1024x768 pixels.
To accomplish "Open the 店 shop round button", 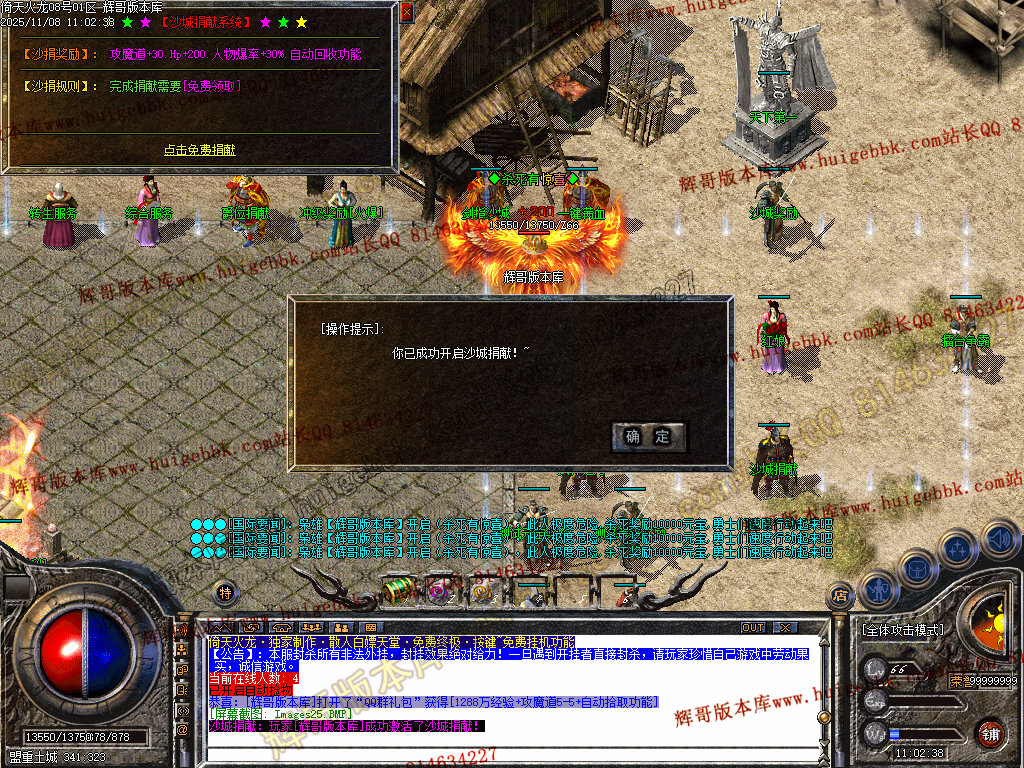I will click(x=840, y=595).
